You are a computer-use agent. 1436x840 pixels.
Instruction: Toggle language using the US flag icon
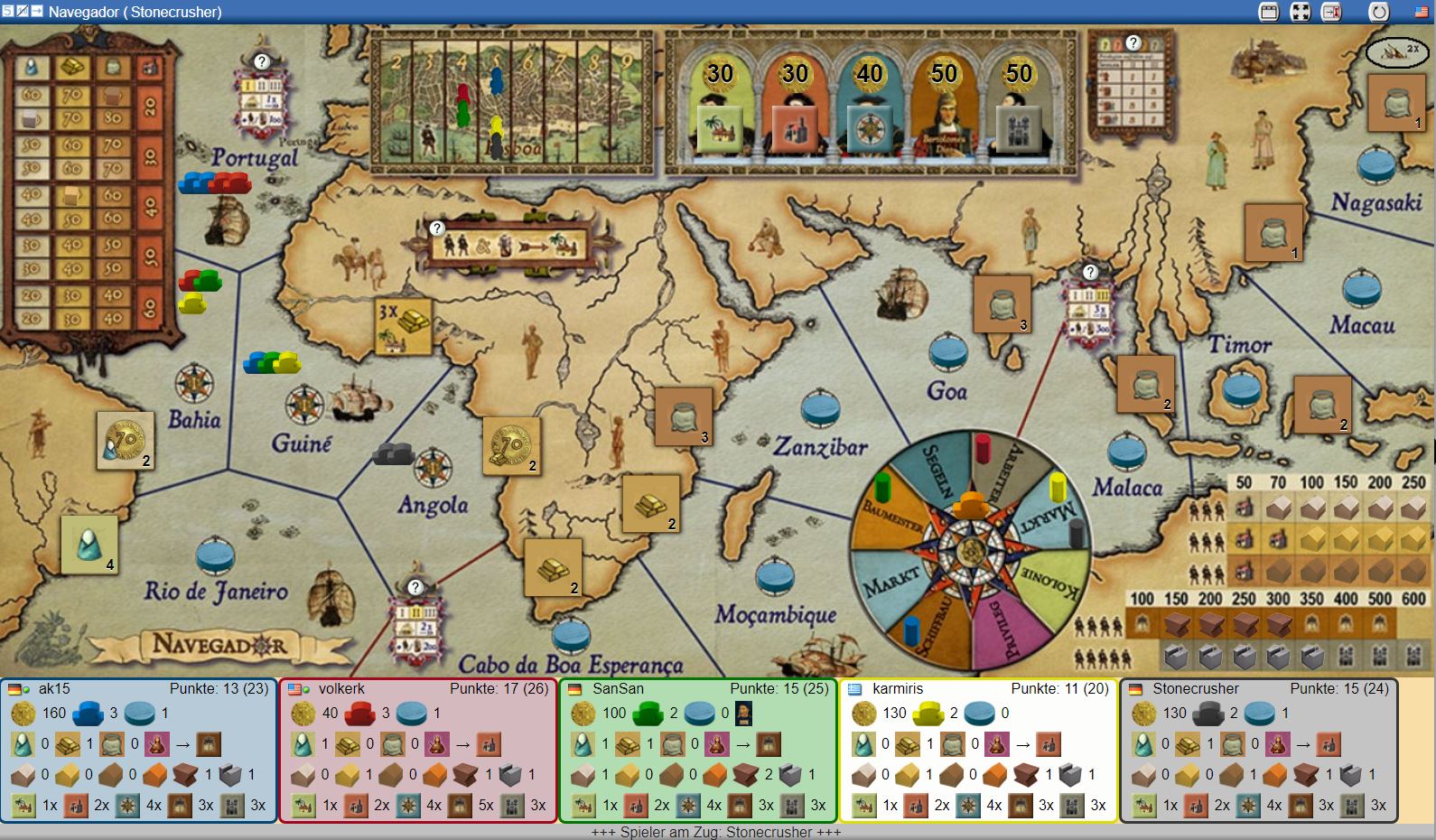[1421, 12]
